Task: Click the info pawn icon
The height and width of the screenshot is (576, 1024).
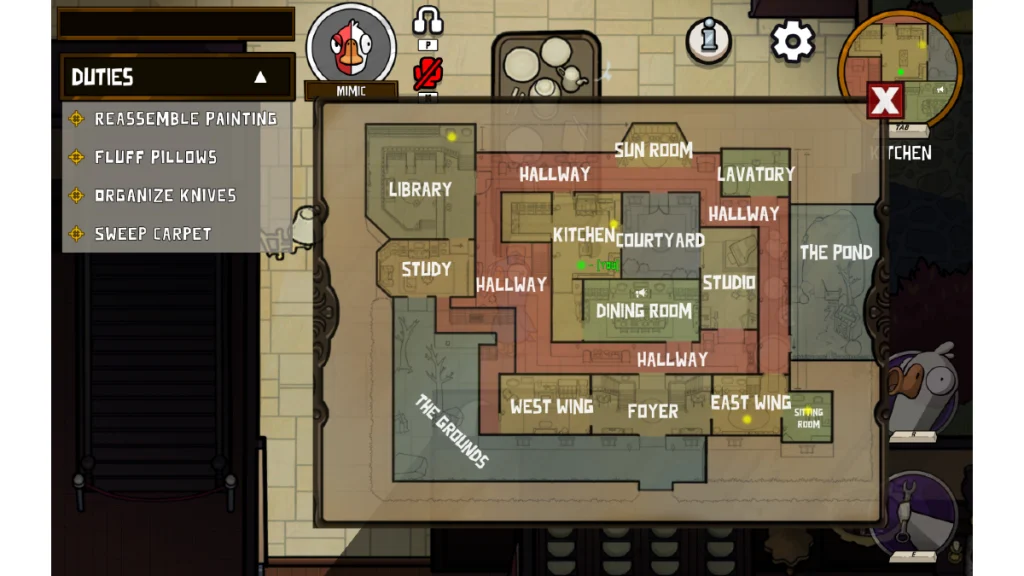Action: [x=708, y=41]
